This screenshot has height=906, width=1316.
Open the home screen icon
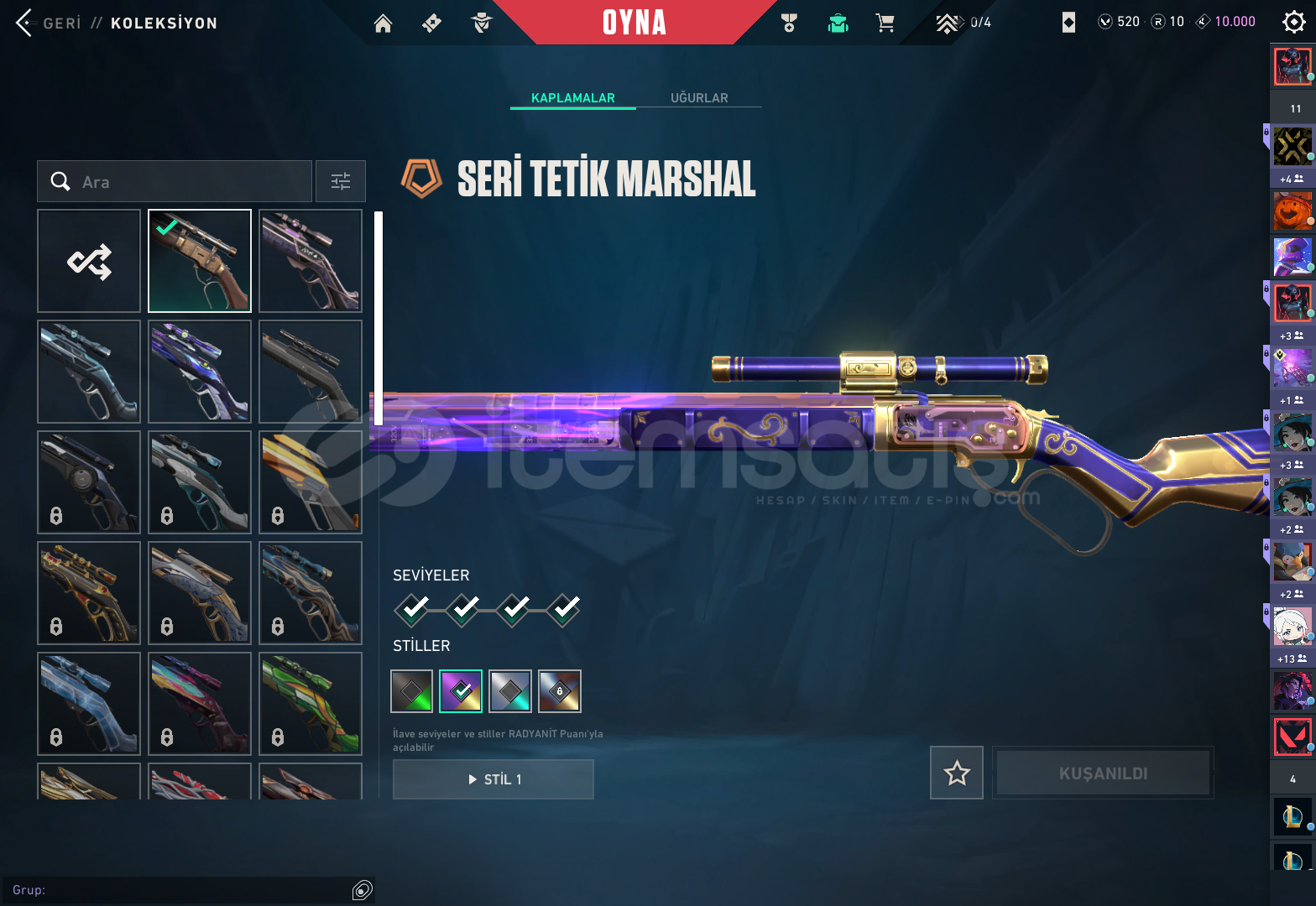point(383,23)
